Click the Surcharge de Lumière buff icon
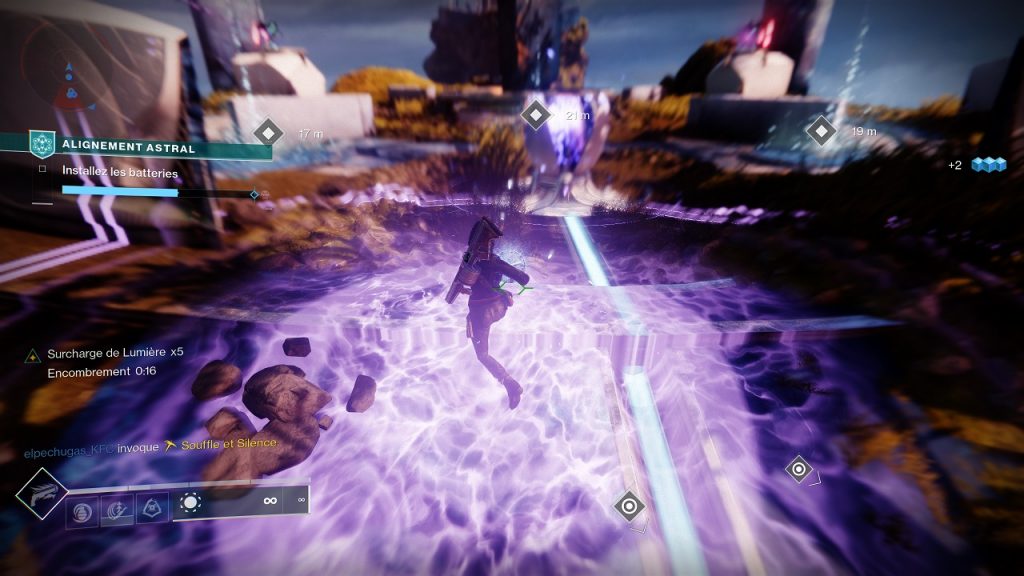The image size is (1024, 576). [x=33, y=354]
